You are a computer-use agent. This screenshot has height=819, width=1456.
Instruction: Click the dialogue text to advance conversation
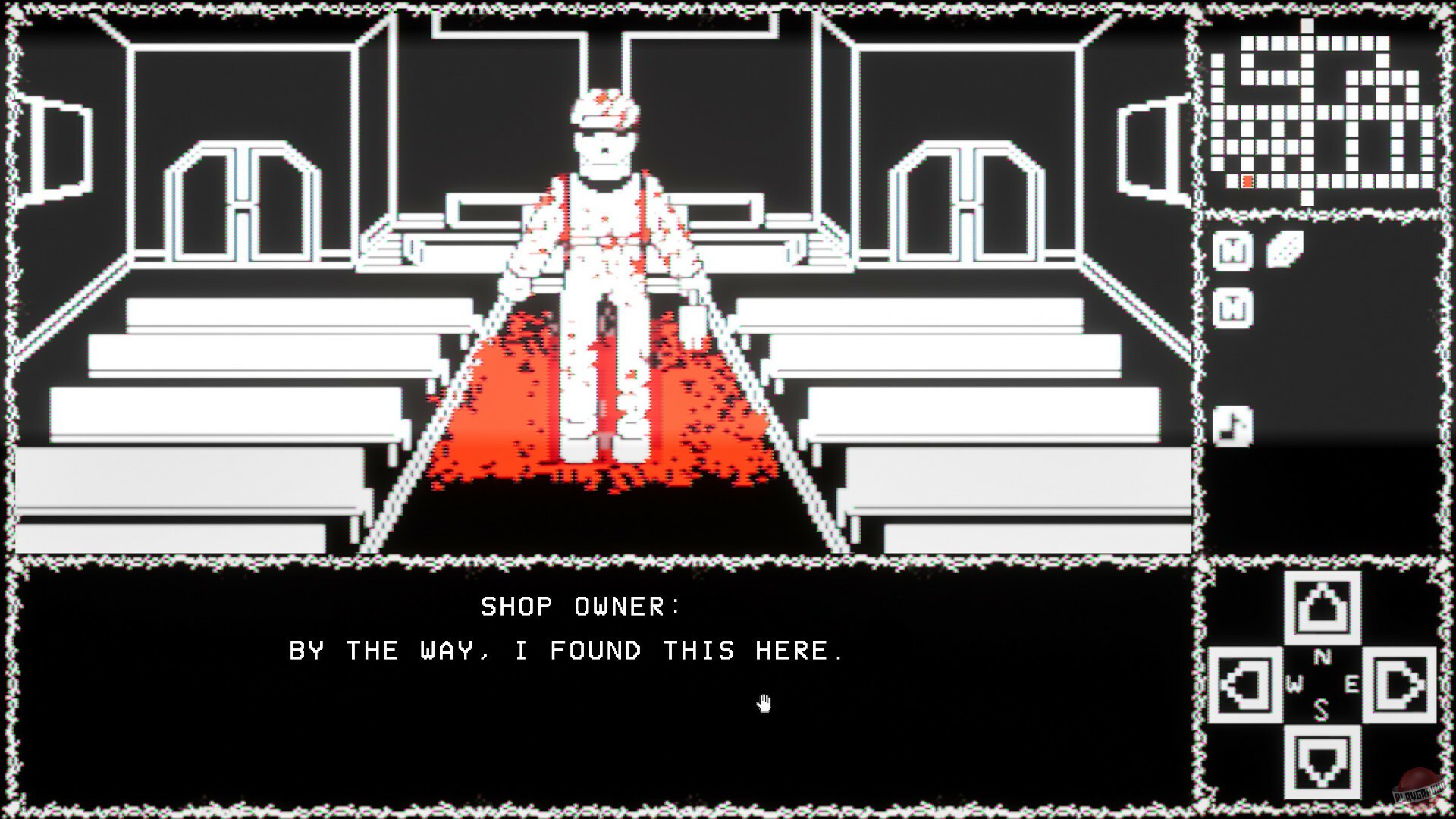point(565,651)
